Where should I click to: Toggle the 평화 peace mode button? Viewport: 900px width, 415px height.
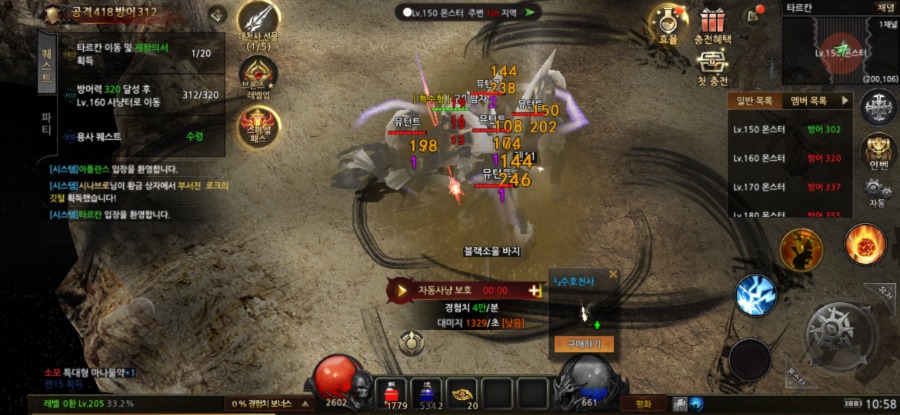pos(643,403)
